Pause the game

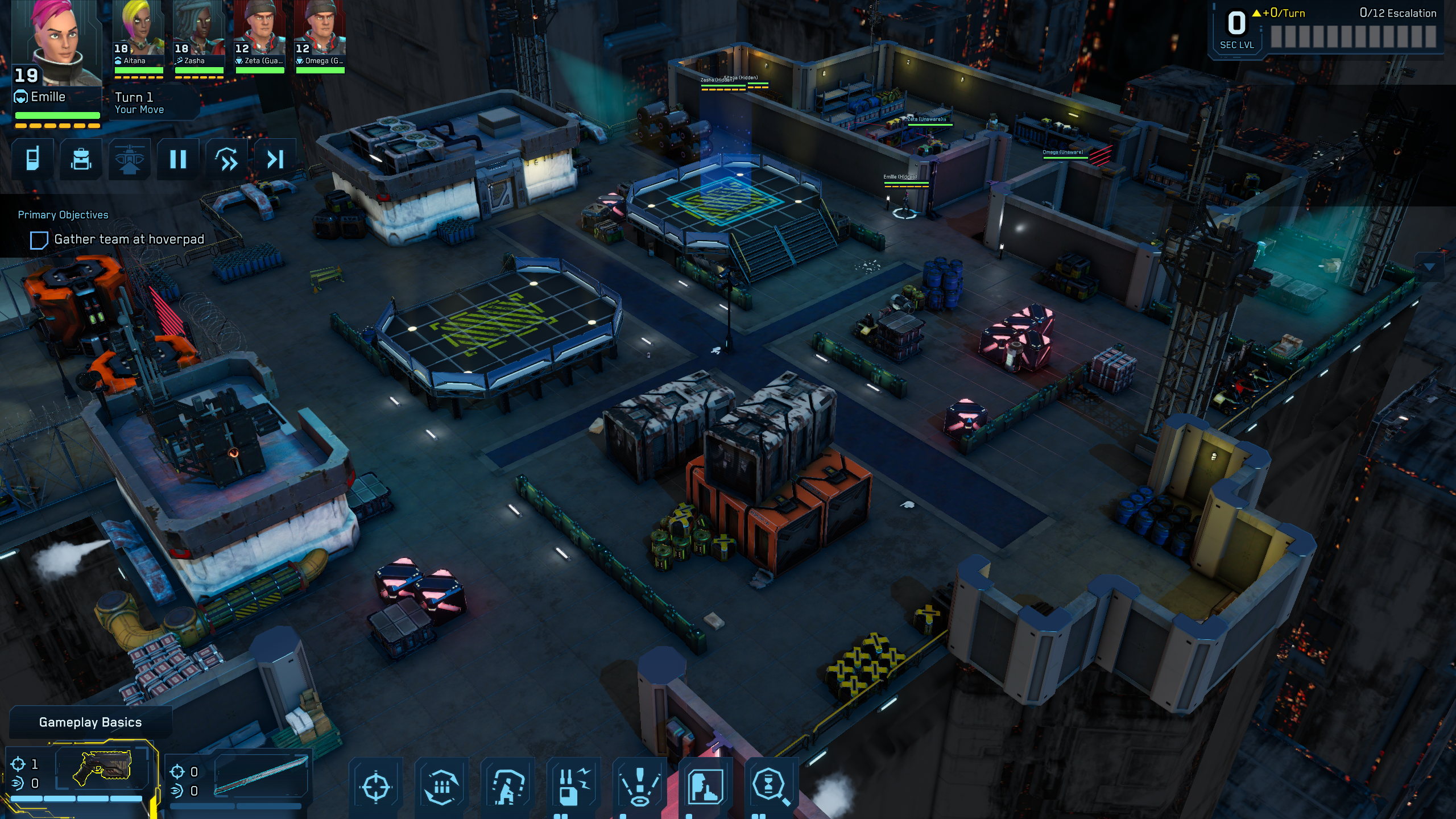pos(178,159)
